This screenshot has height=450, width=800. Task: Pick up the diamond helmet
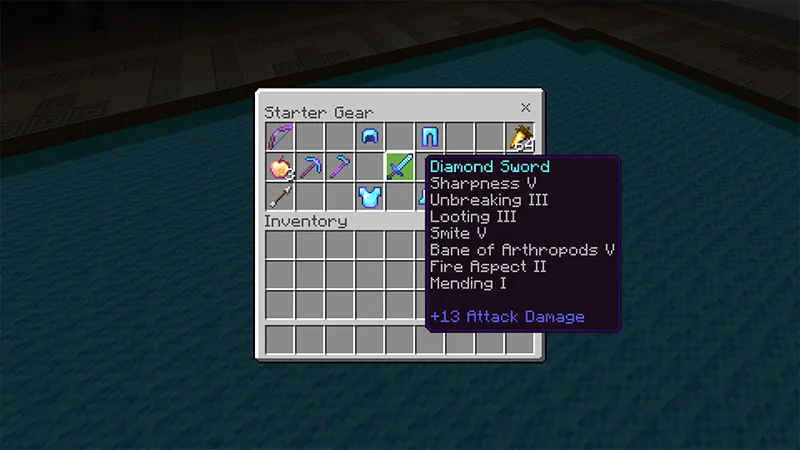[370, 136]
